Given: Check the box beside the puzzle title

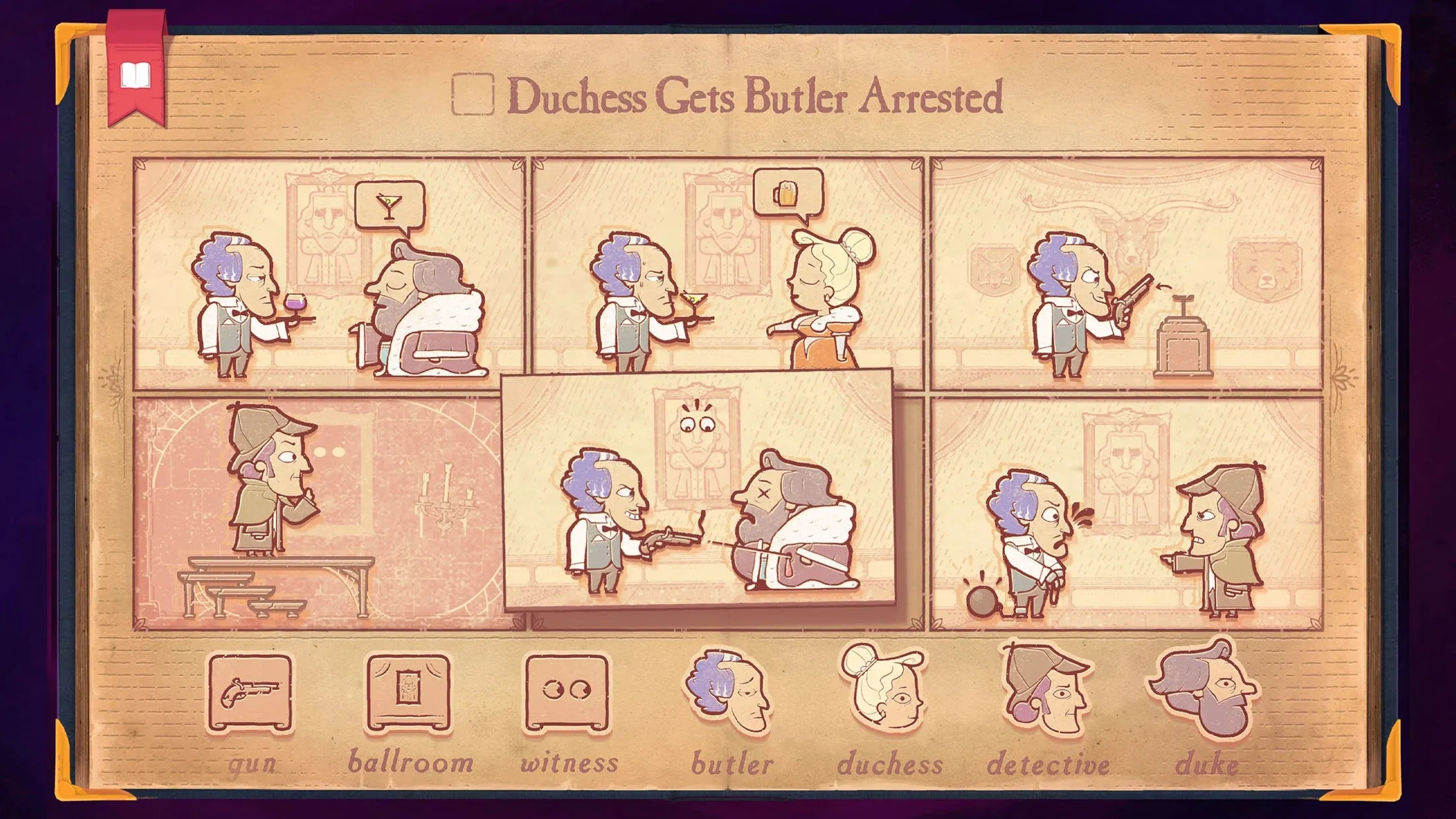Looking at the screenshot, I should 472,96.
